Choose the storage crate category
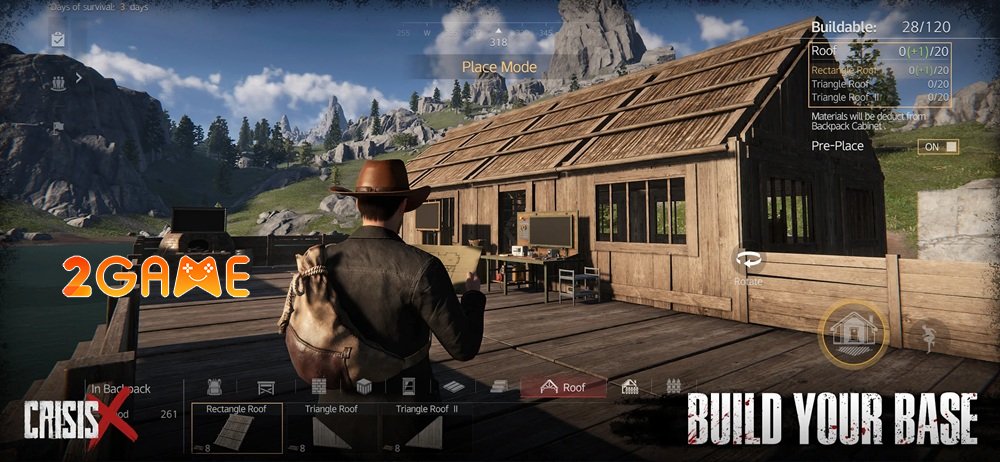Screen dimensions: 1000x462 tap(365, 387)
